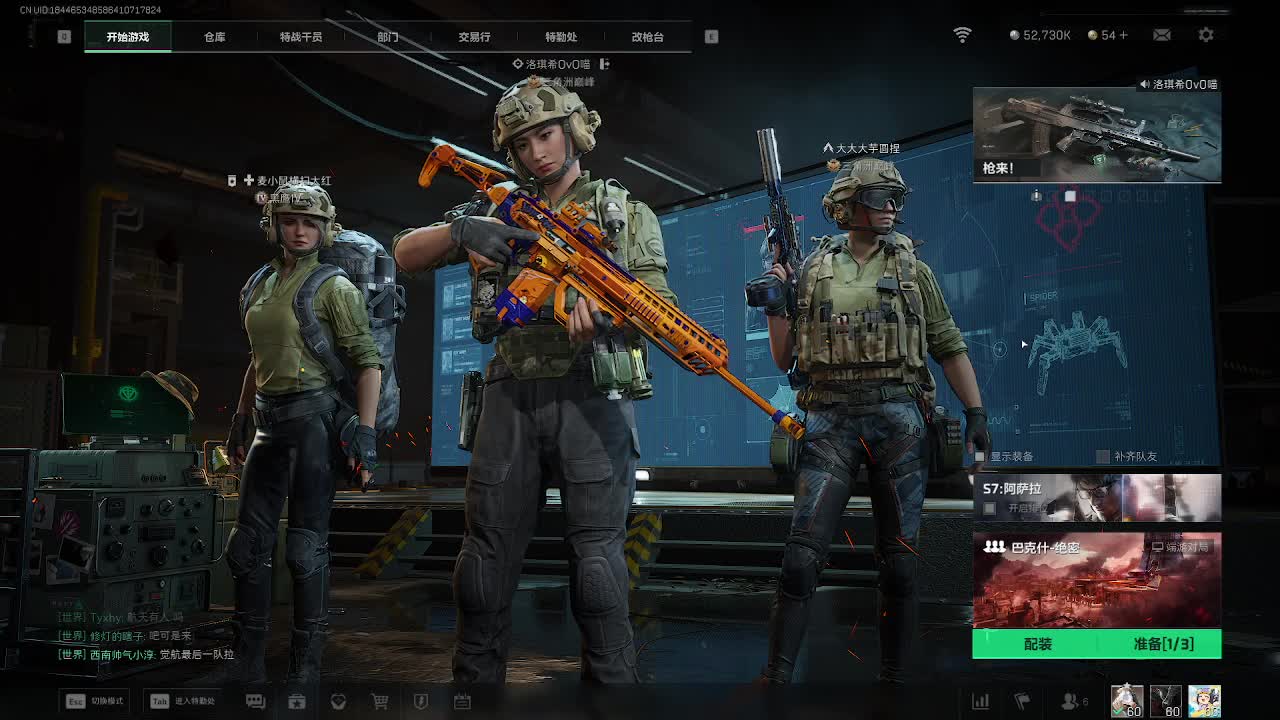Open the shopping cart store icon
Viewport: 1280px width, 720px height.
point(380,702)
